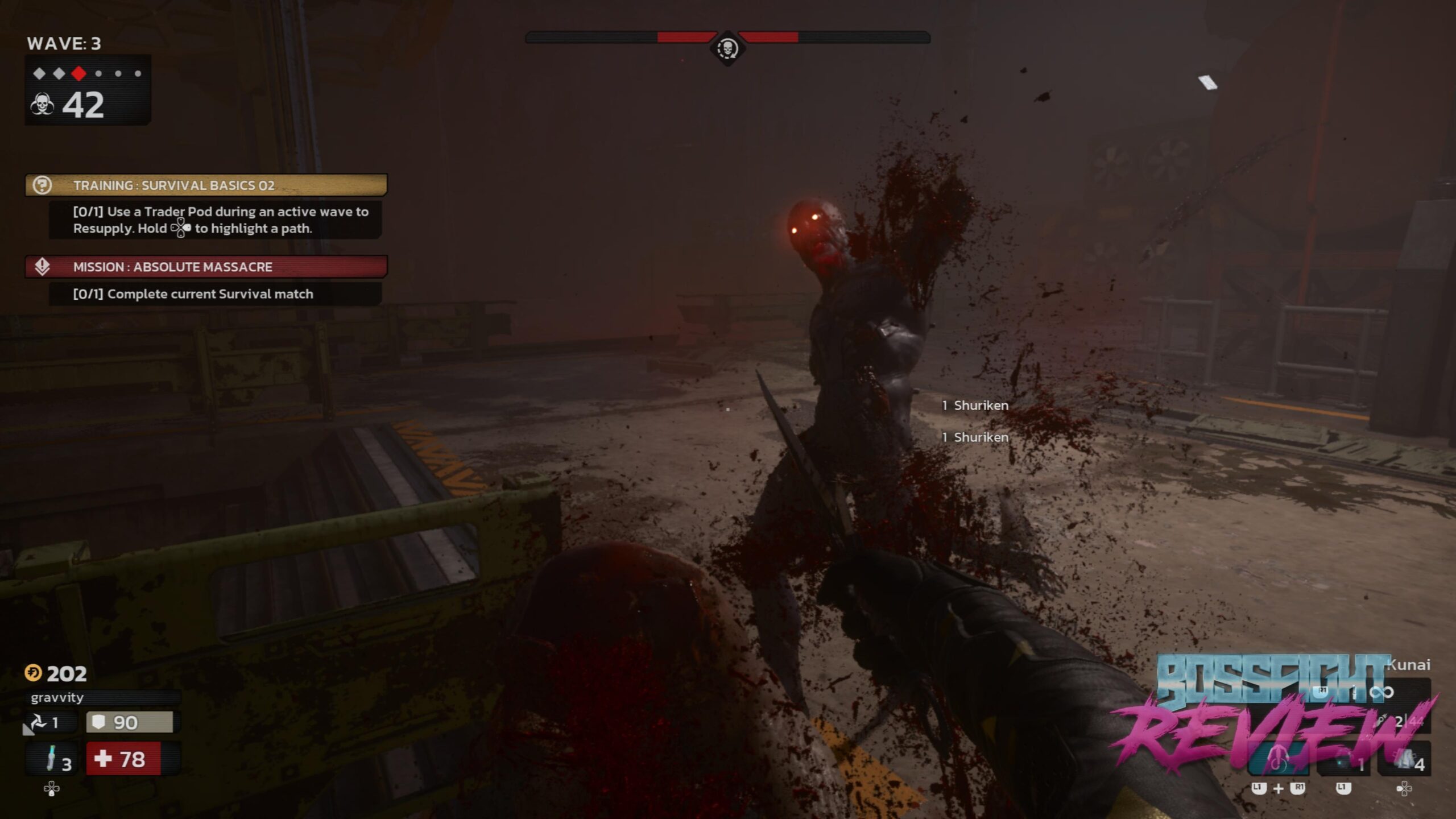Viewport: 1456px width, 819px height.
Task: Activate the teal ultimate ability icon
Action: point(1279,760)
